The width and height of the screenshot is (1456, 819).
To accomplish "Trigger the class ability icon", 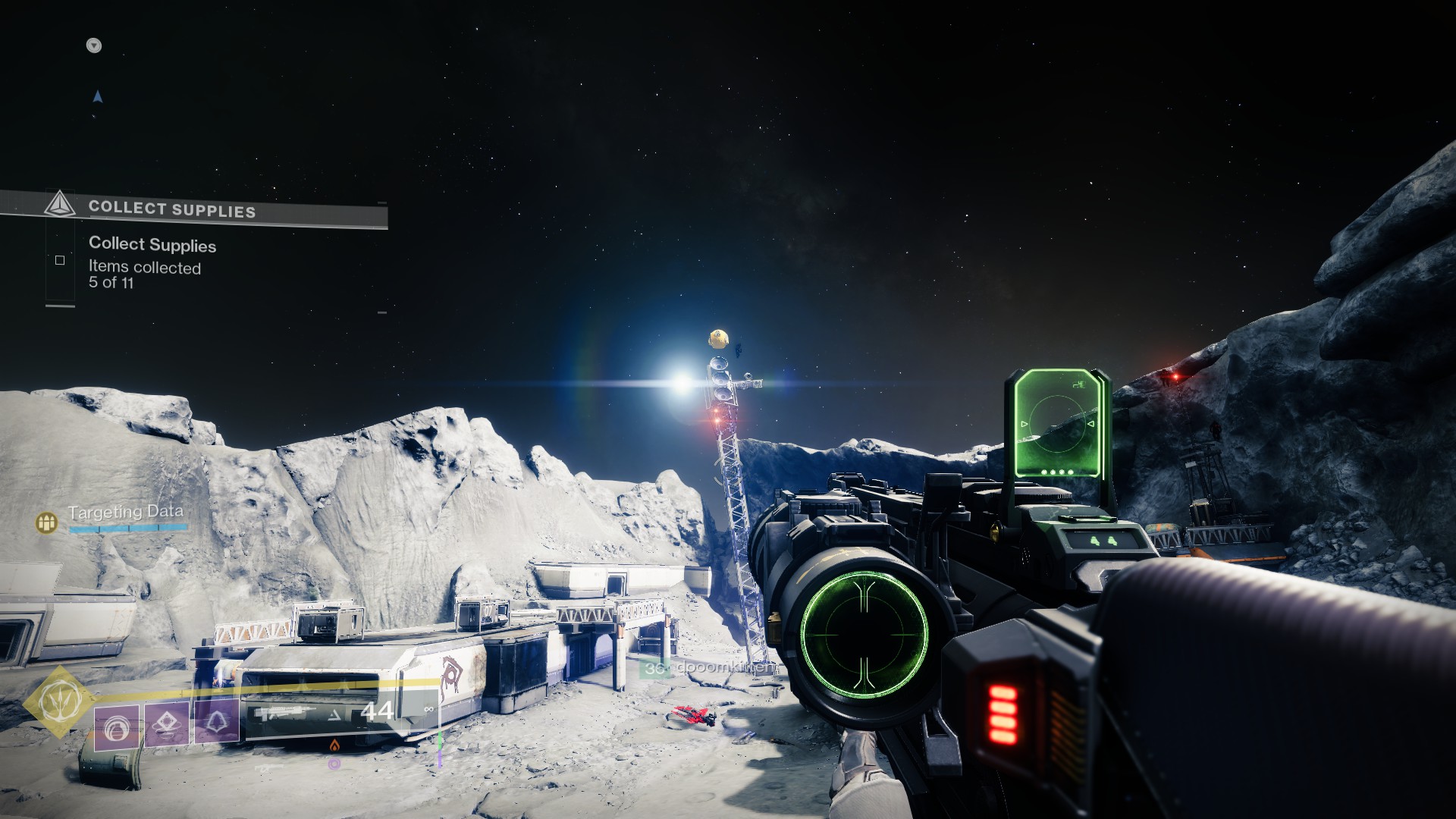I will (218, 720).
